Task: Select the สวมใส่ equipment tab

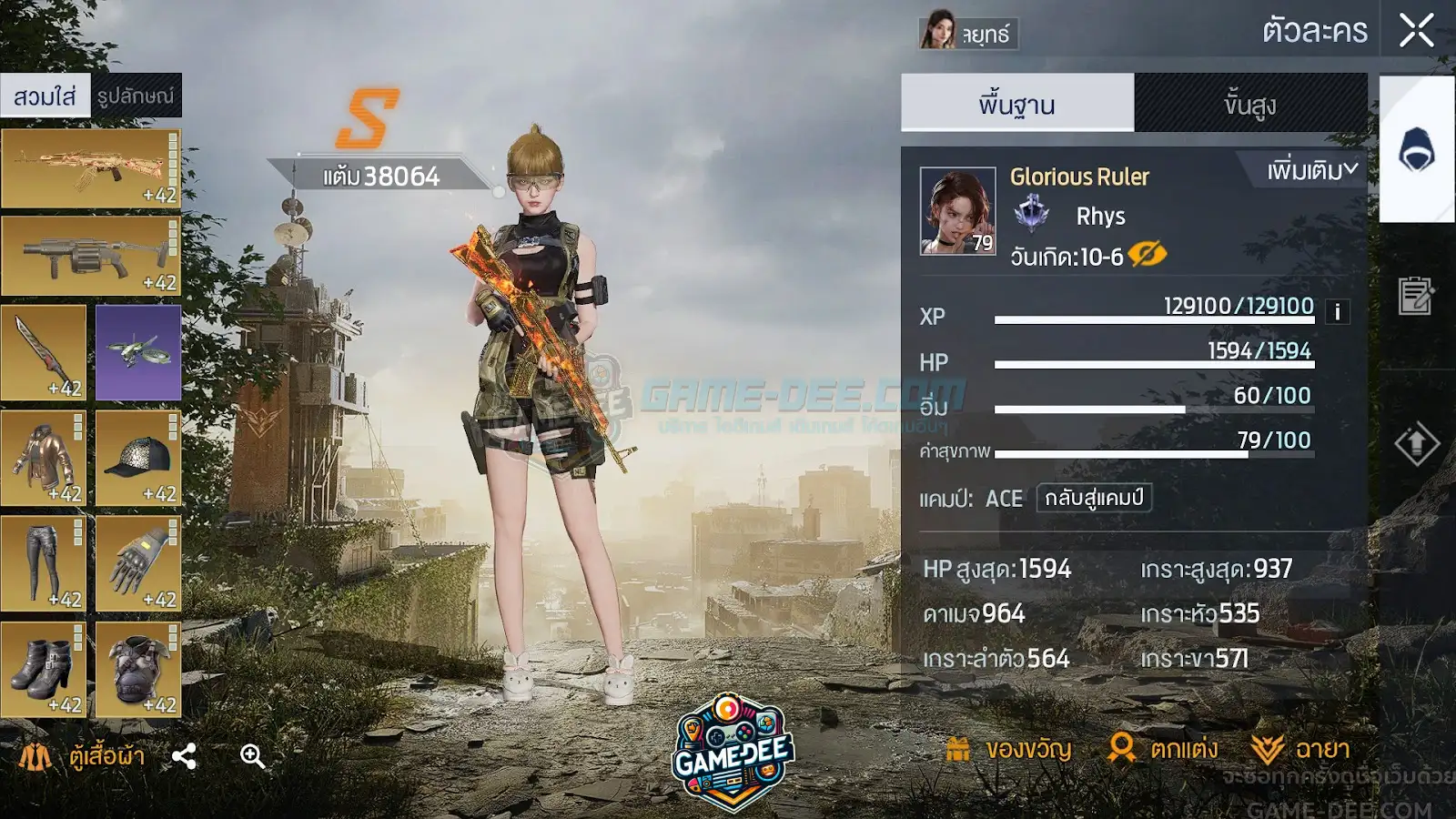Action: point(45,96)
